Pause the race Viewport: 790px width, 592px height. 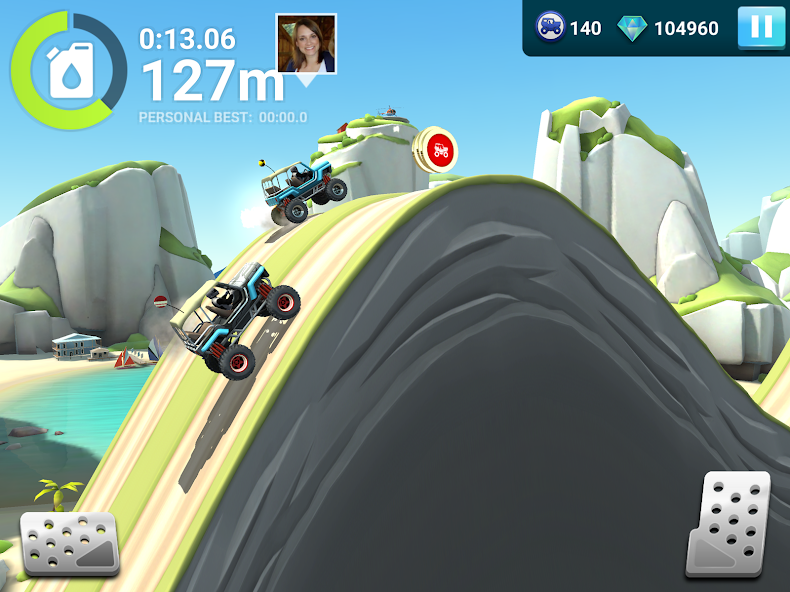(761, 27)
